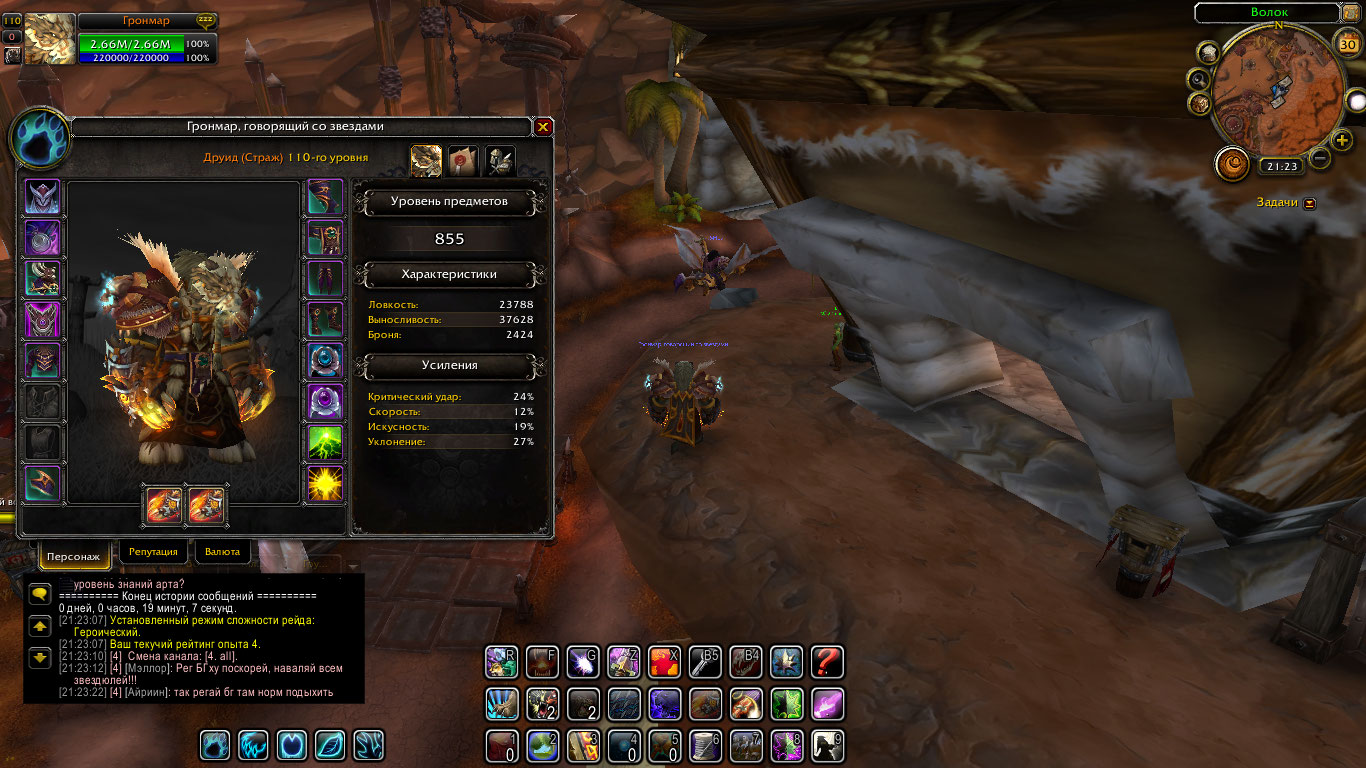
Task: Select the helmet equipment slot
Action: click(42, 197)
